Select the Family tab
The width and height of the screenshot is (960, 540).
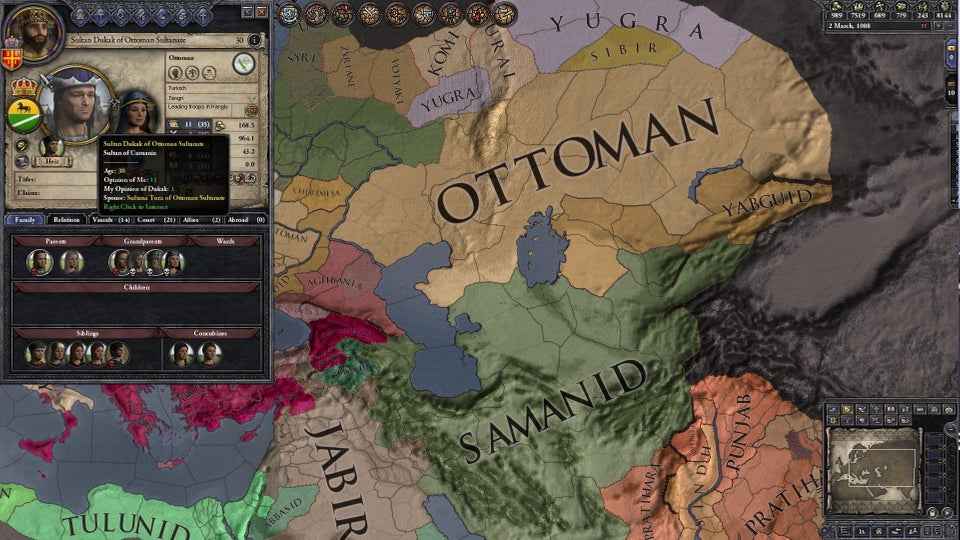[x=23, y=219]
